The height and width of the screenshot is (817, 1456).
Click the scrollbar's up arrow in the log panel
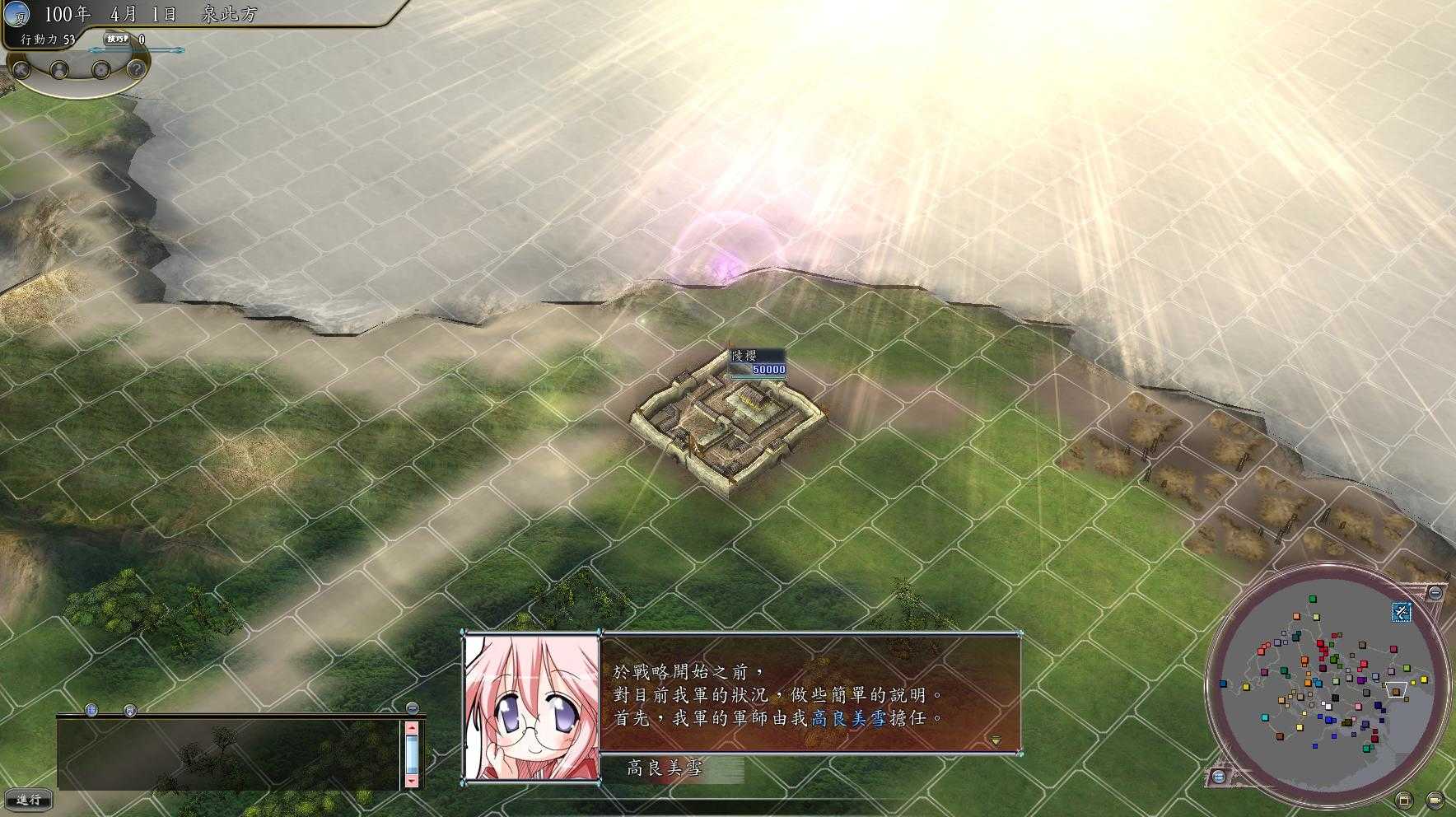(x=411, y=727)
